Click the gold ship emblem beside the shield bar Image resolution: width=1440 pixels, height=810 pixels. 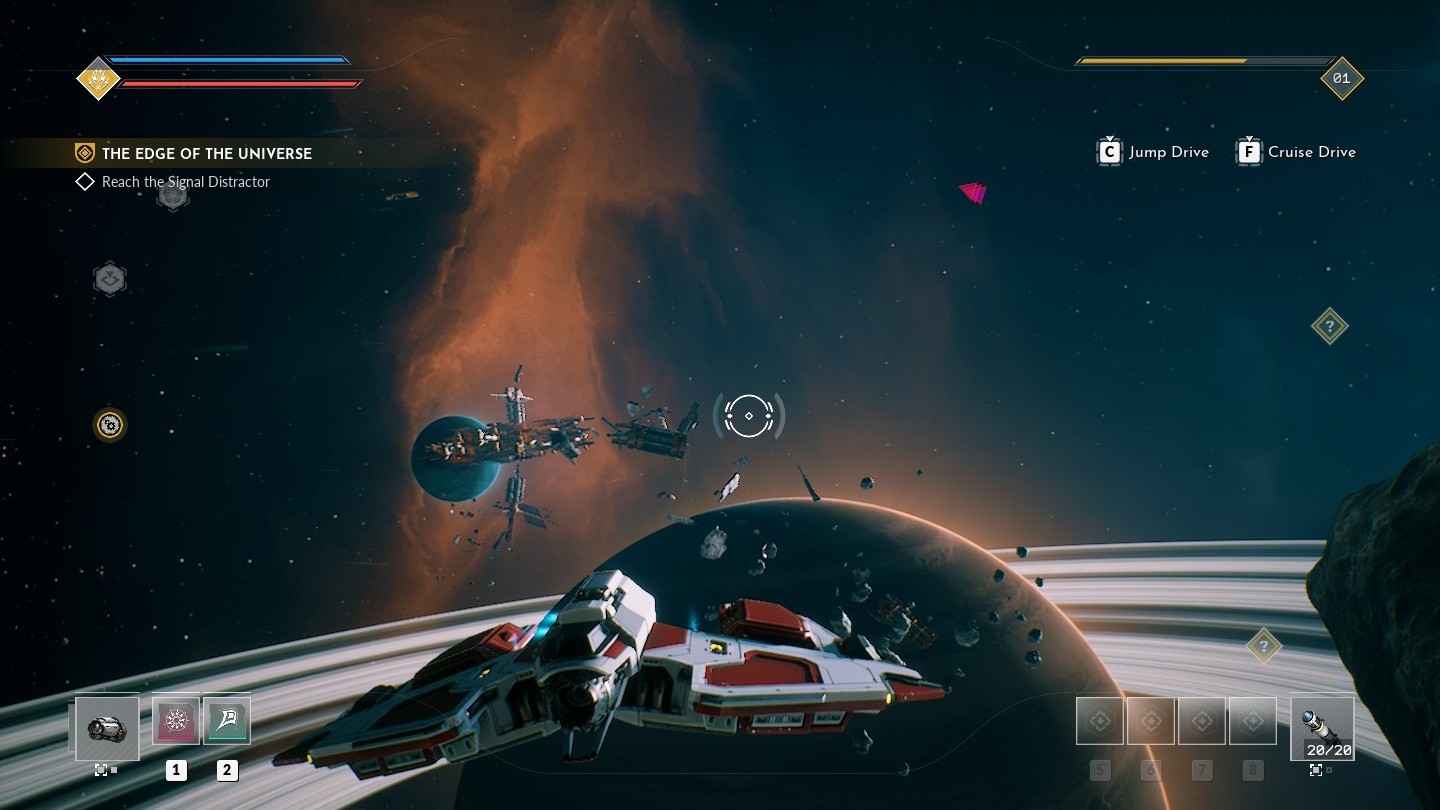[x=98, y=78]
